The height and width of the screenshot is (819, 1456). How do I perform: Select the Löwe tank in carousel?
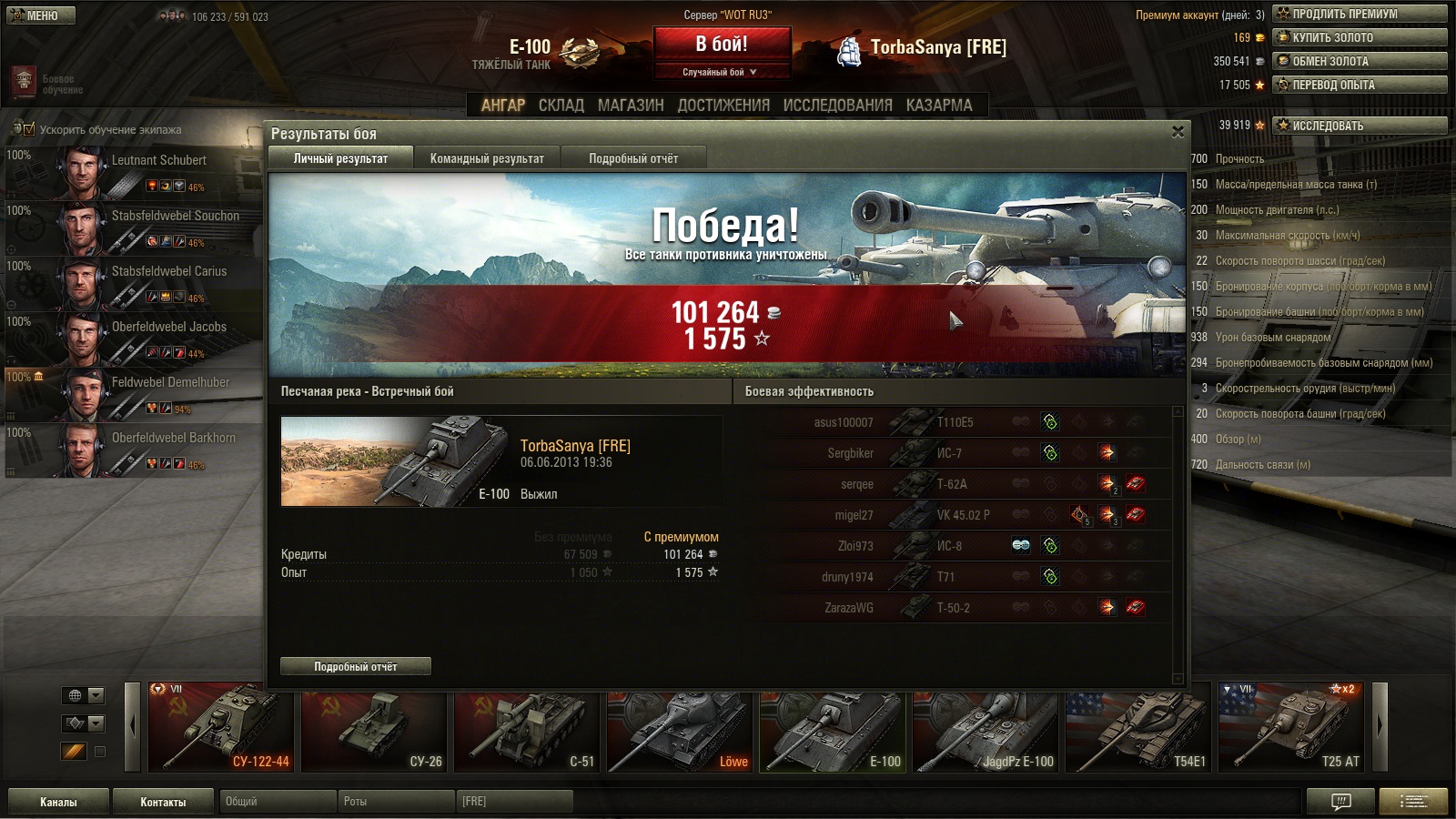point(681,728)
